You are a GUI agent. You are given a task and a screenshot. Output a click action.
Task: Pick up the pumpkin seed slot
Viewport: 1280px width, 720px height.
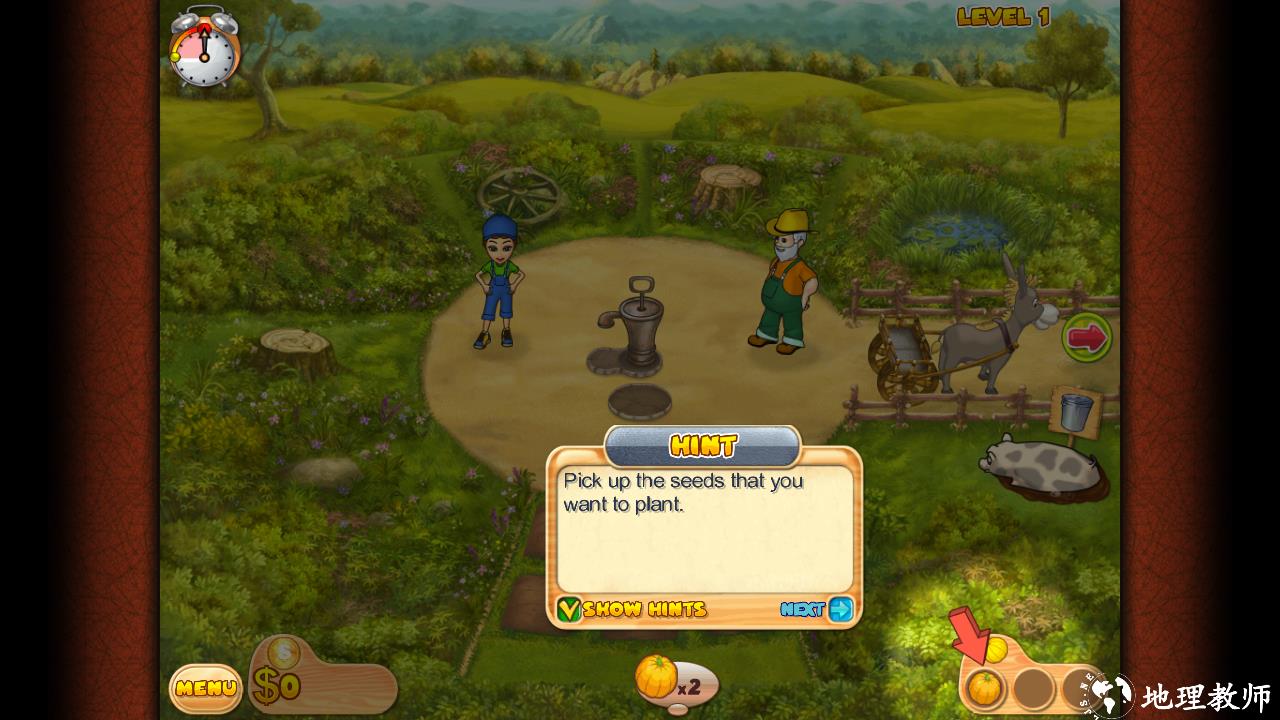985,687
